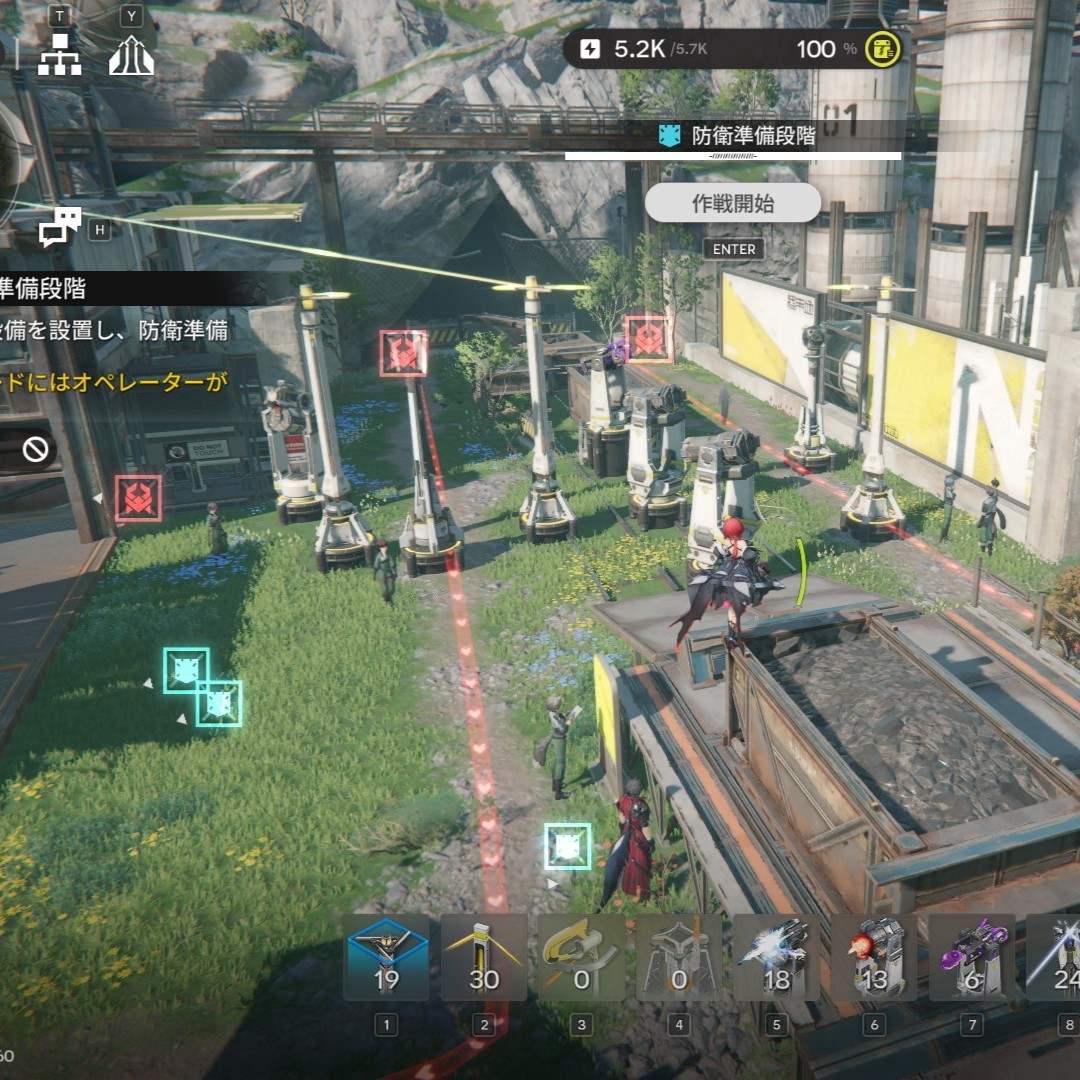Choose the yellow curved device slot
The width and height of the screenshot is (1080, 1080).
click(581, 958)
